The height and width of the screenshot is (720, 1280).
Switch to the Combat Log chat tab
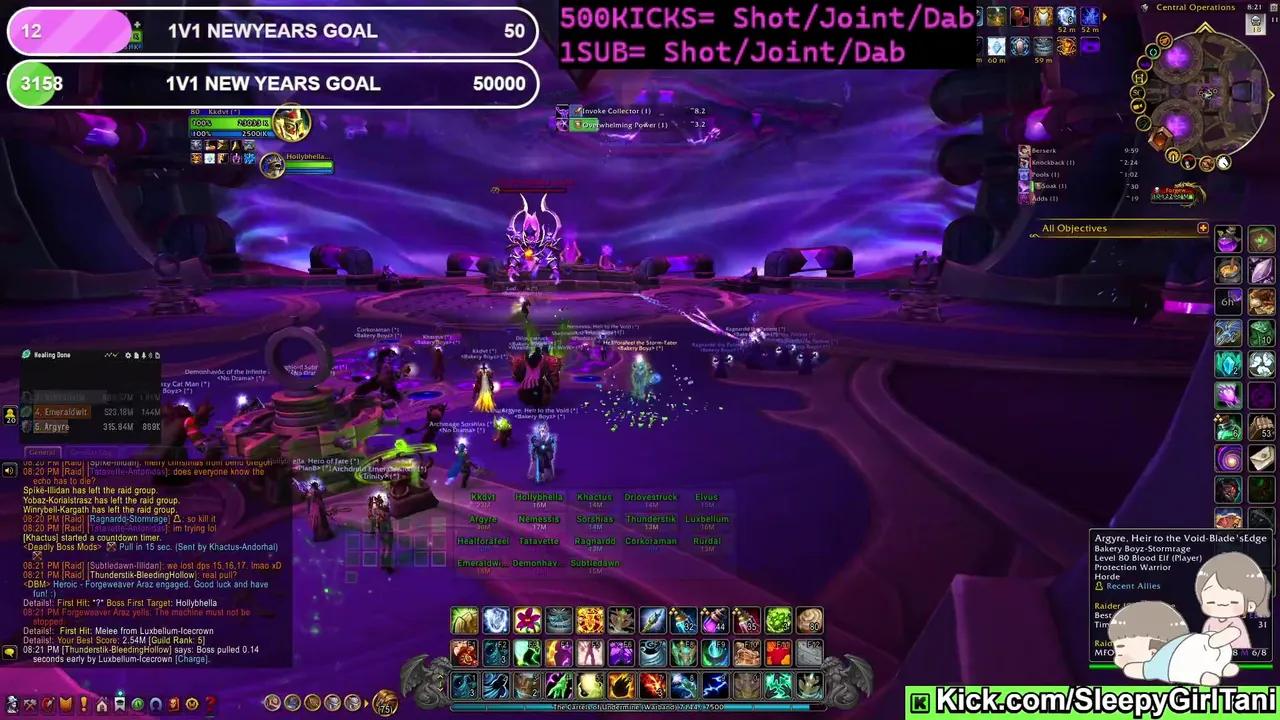90,452
